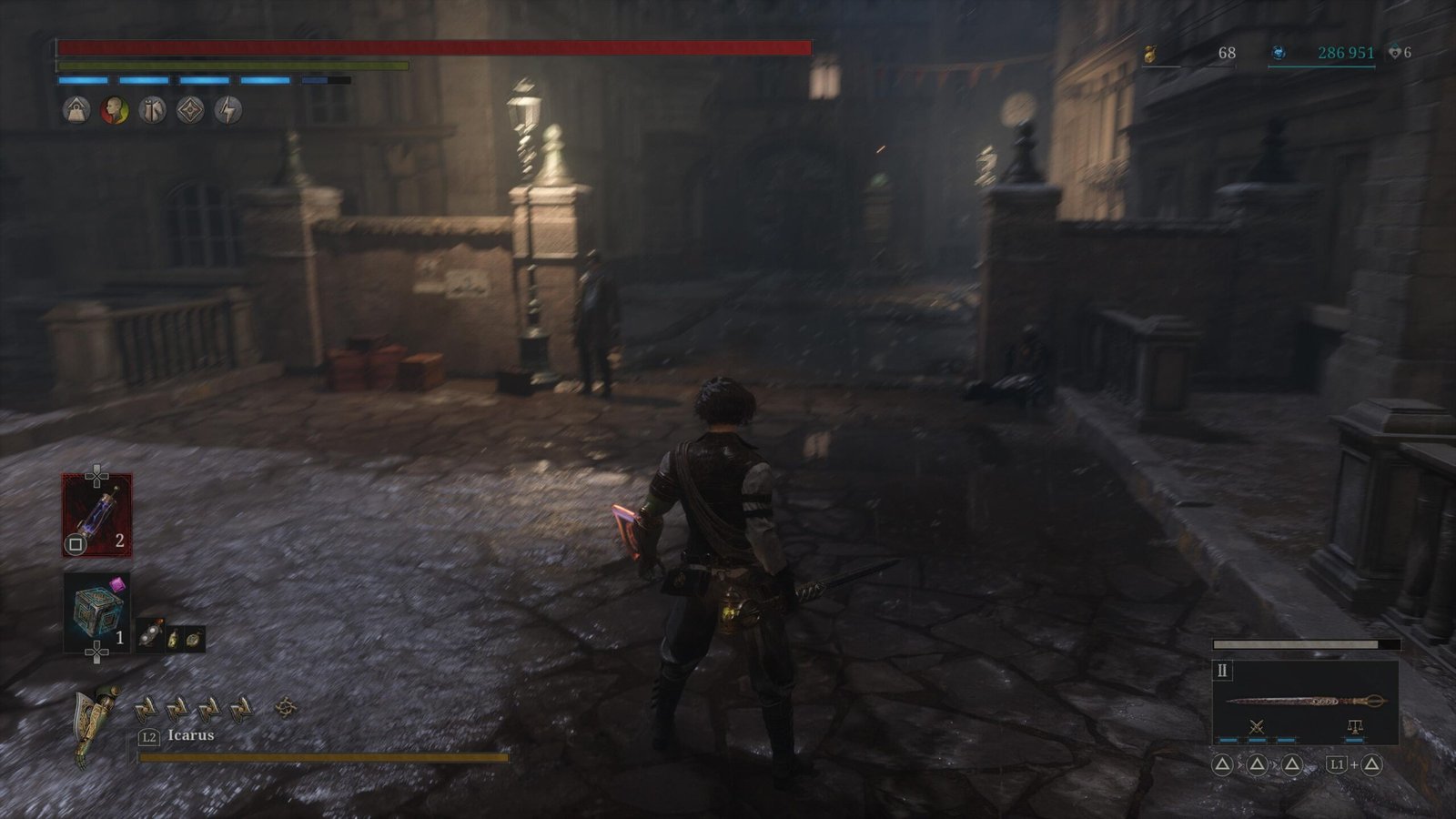
Task: Click the red-green head portrait status icon
Action: pyautogui.click(x=114, y=111)
